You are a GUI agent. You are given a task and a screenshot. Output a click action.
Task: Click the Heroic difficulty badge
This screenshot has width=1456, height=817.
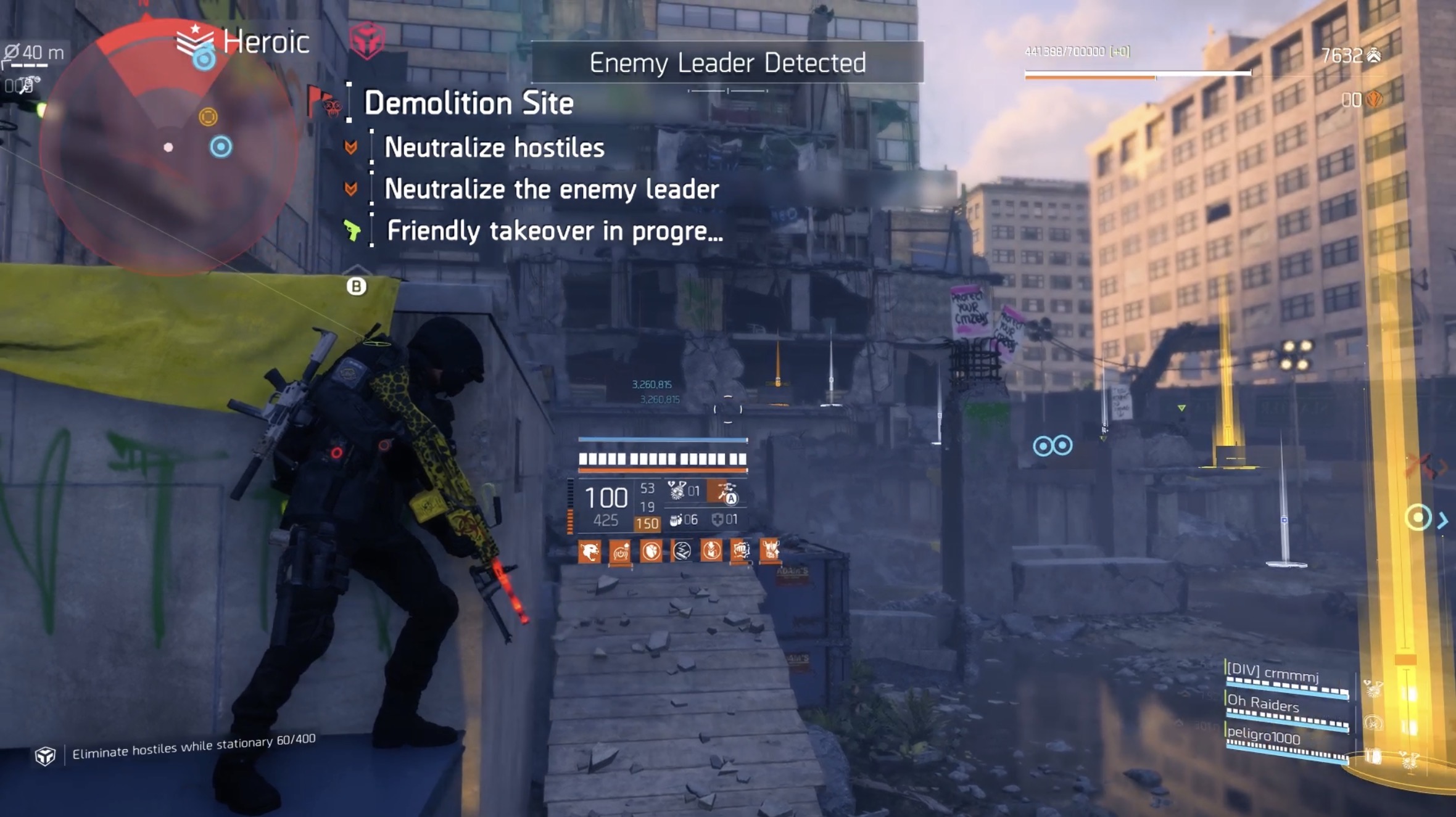[x=244, y=42]
